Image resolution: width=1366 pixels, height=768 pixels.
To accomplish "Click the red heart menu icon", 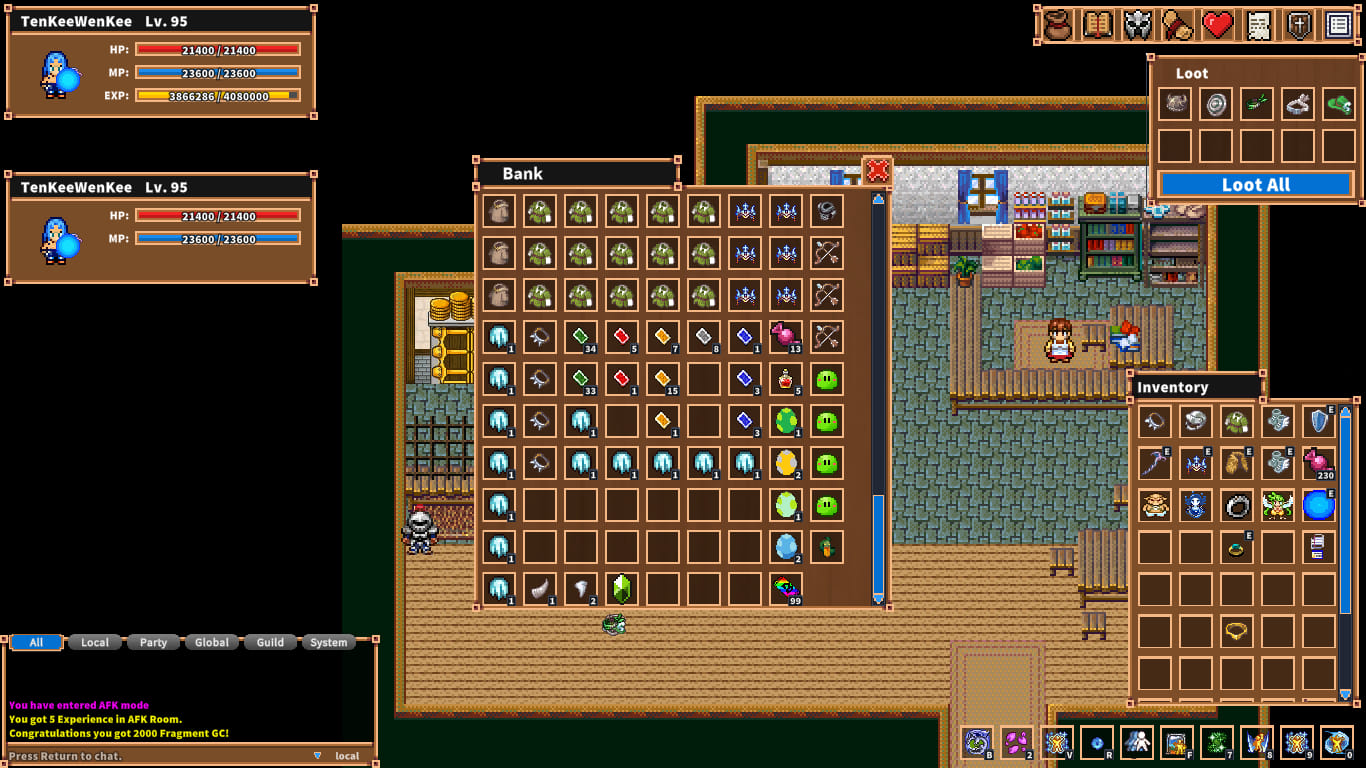I will pyautogui.click(x=1217, y=25).
